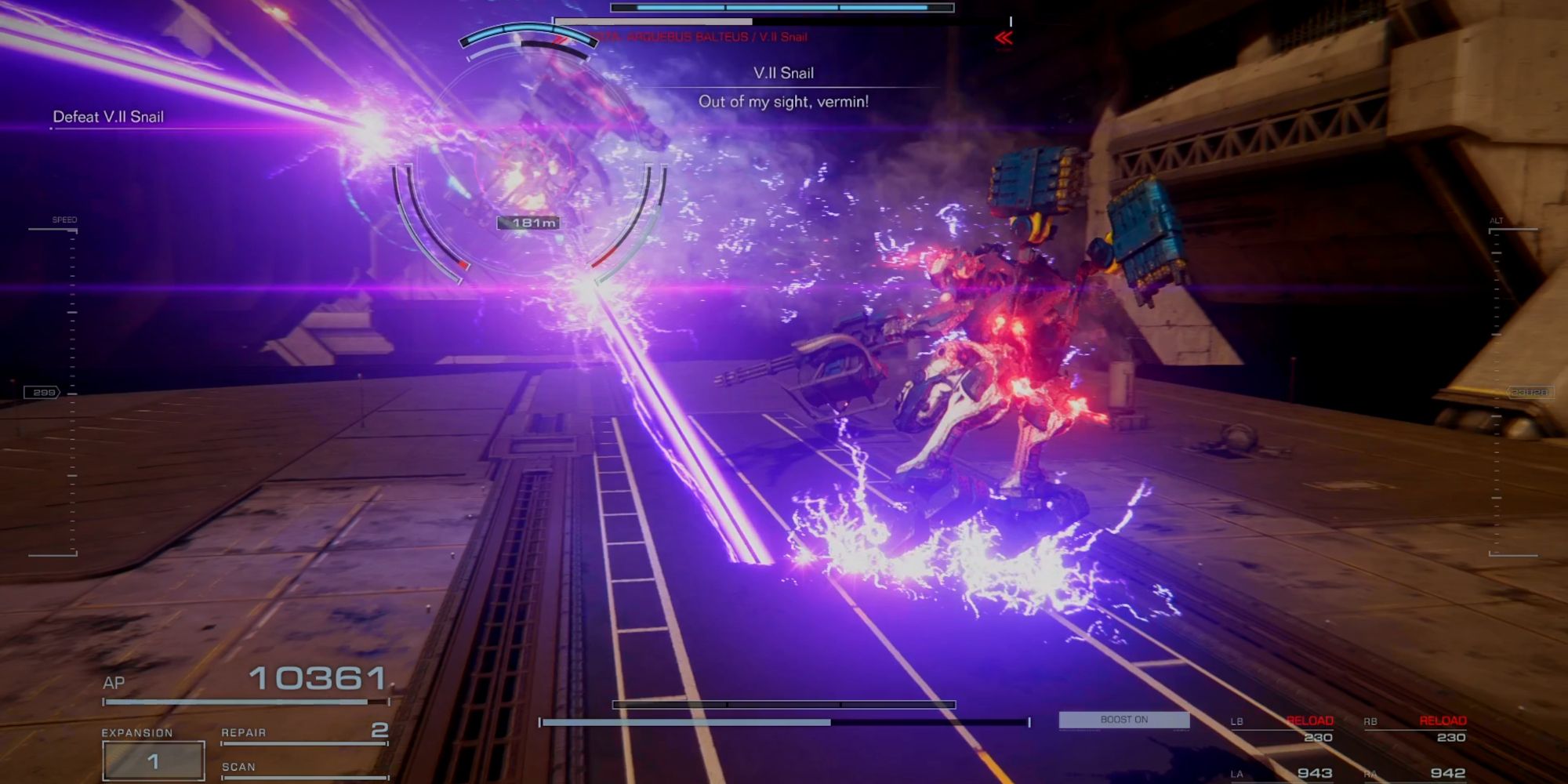Use the Repair kit item
The width and height of the screenshot is (1568, 784).
tap(304, 732)
